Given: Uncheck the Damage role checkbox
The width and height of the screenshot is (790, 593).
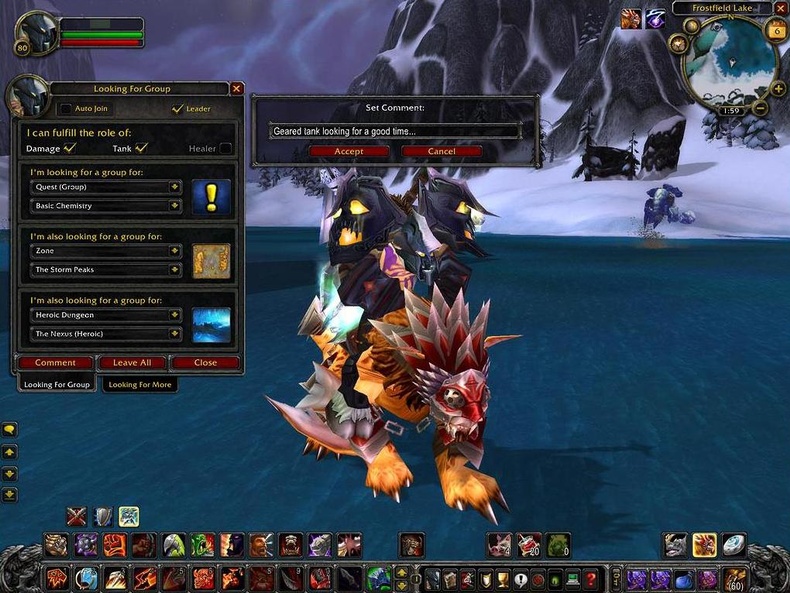Looking at the screenshot, I should [x=70, y=148].
